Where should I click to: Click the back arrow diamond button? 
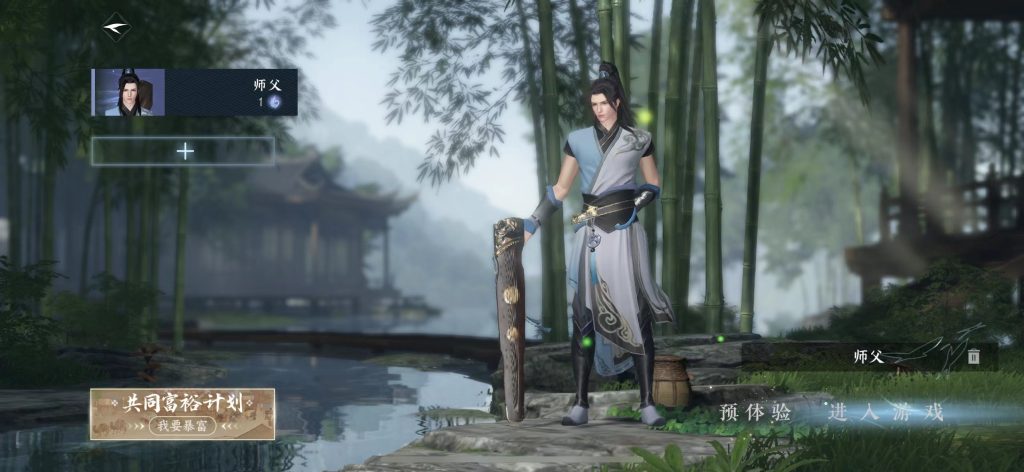pyautogui.click(x=116, y=27)
